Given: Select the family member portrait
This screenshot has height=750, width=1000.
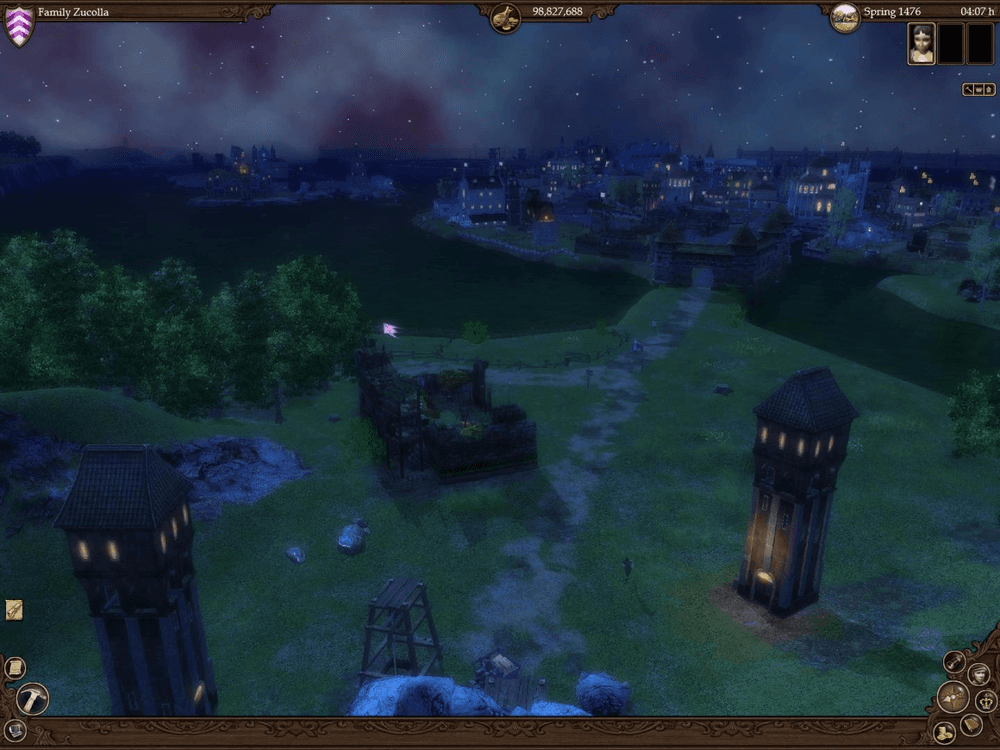Looking at the screenshot, I should pyautogui.click(x=921, y=44).
